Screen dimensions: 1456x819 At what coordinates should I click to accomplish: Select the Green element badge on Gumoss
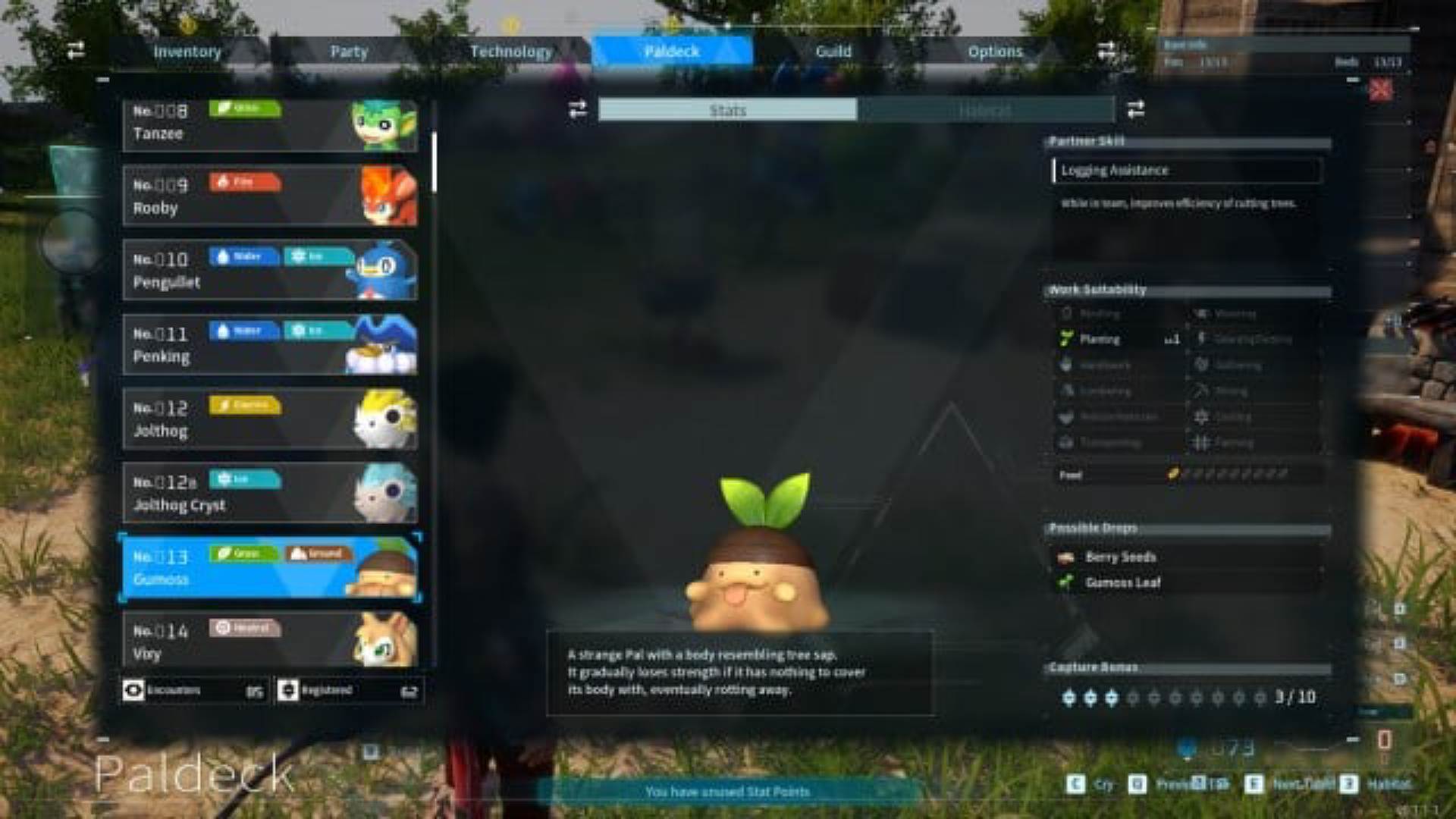[x=243, y=554]
